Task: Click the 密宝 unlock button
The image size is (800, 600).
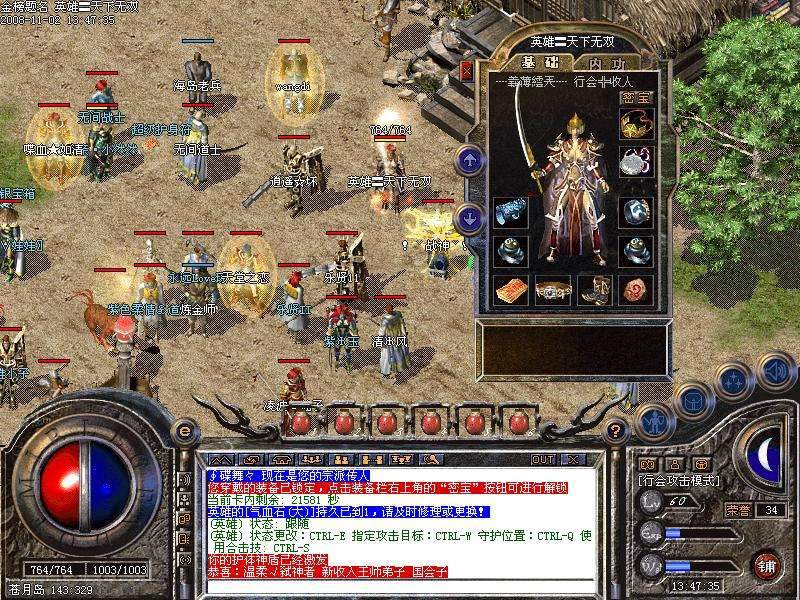Action: [x=634, y=98]
